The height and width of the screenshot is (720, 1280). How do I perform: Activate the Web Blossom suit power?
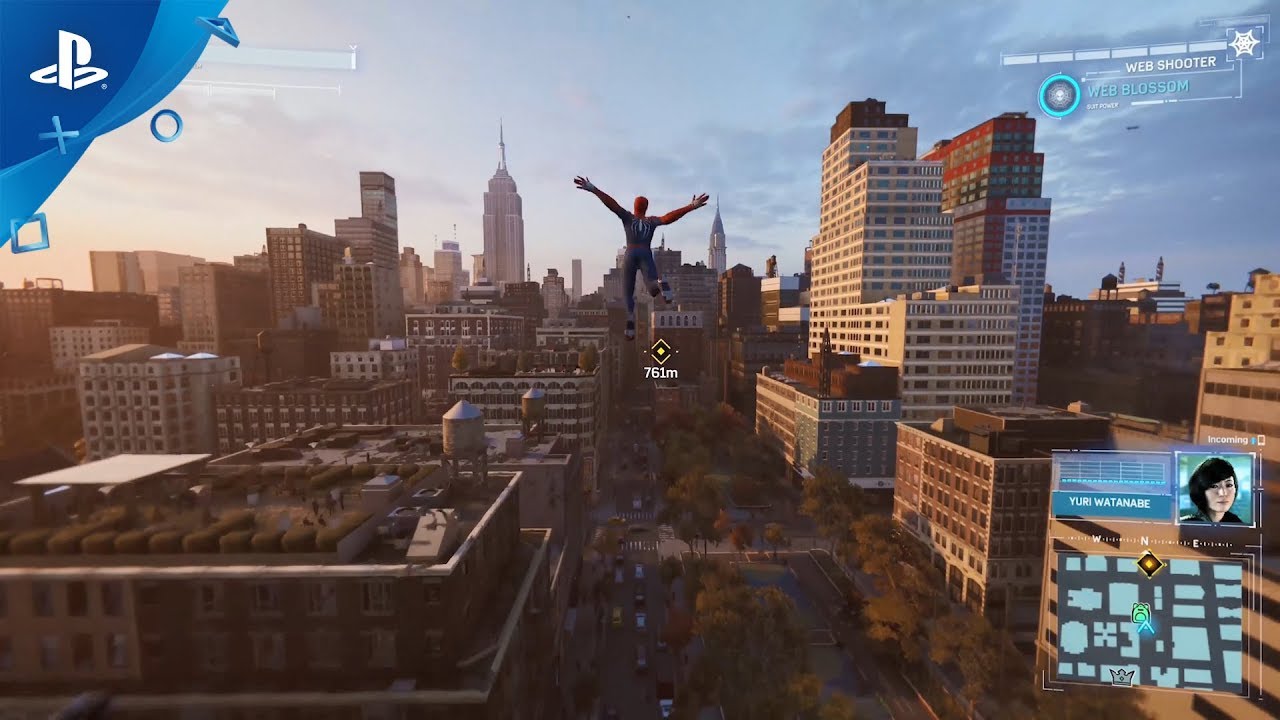[x=1059, y=95]
